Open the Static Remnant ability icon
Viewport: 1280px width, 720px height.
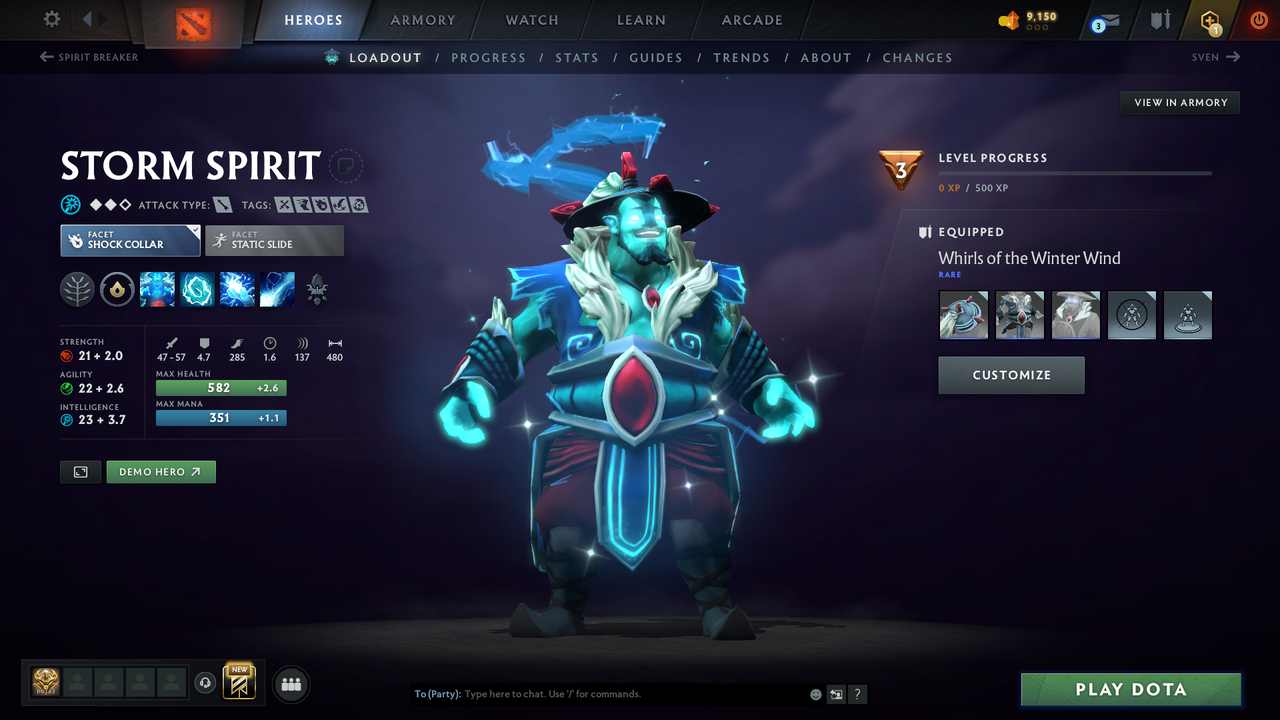tap(157, 290)
